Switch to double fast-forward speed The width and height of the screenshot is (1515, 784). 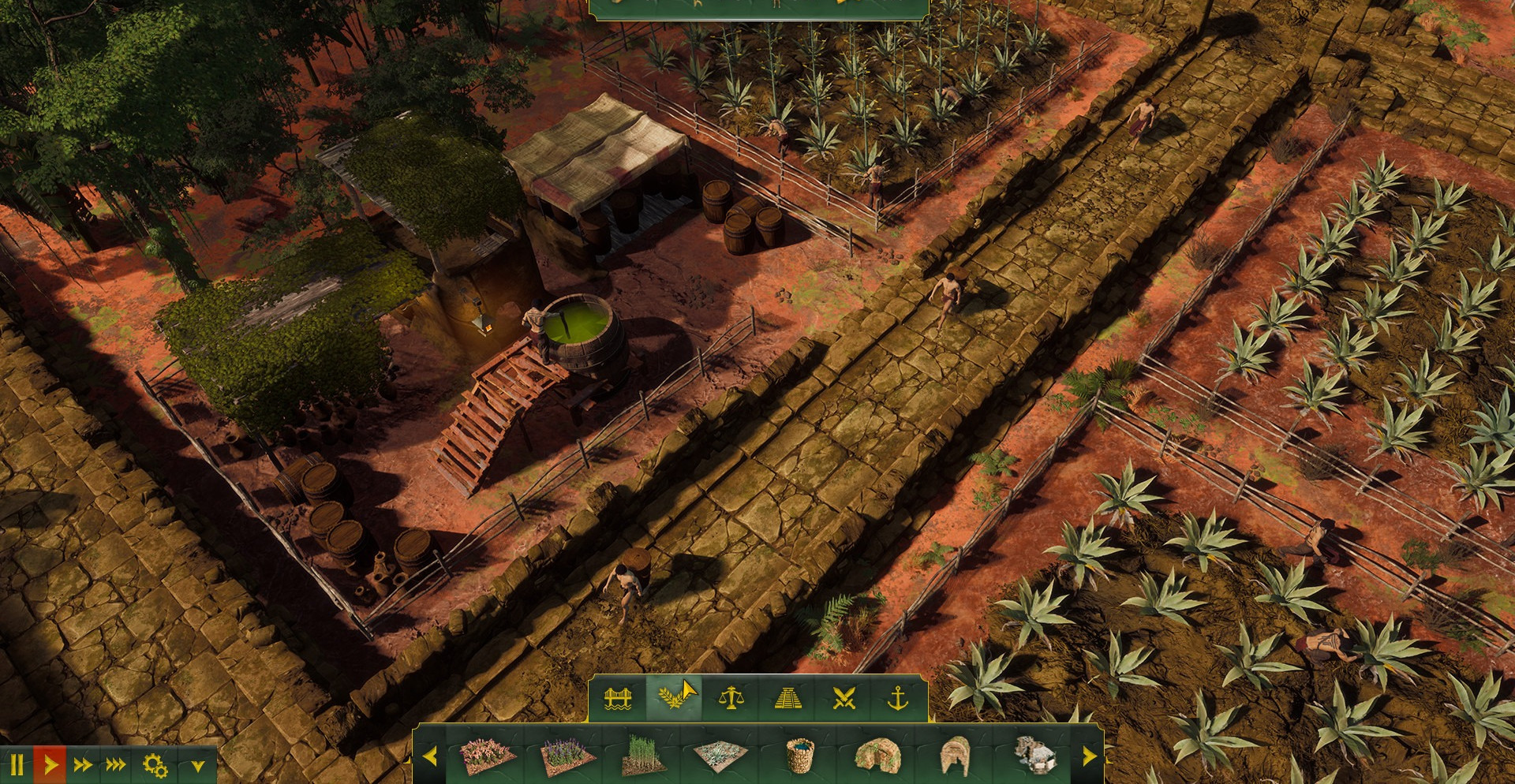[83, 765]
